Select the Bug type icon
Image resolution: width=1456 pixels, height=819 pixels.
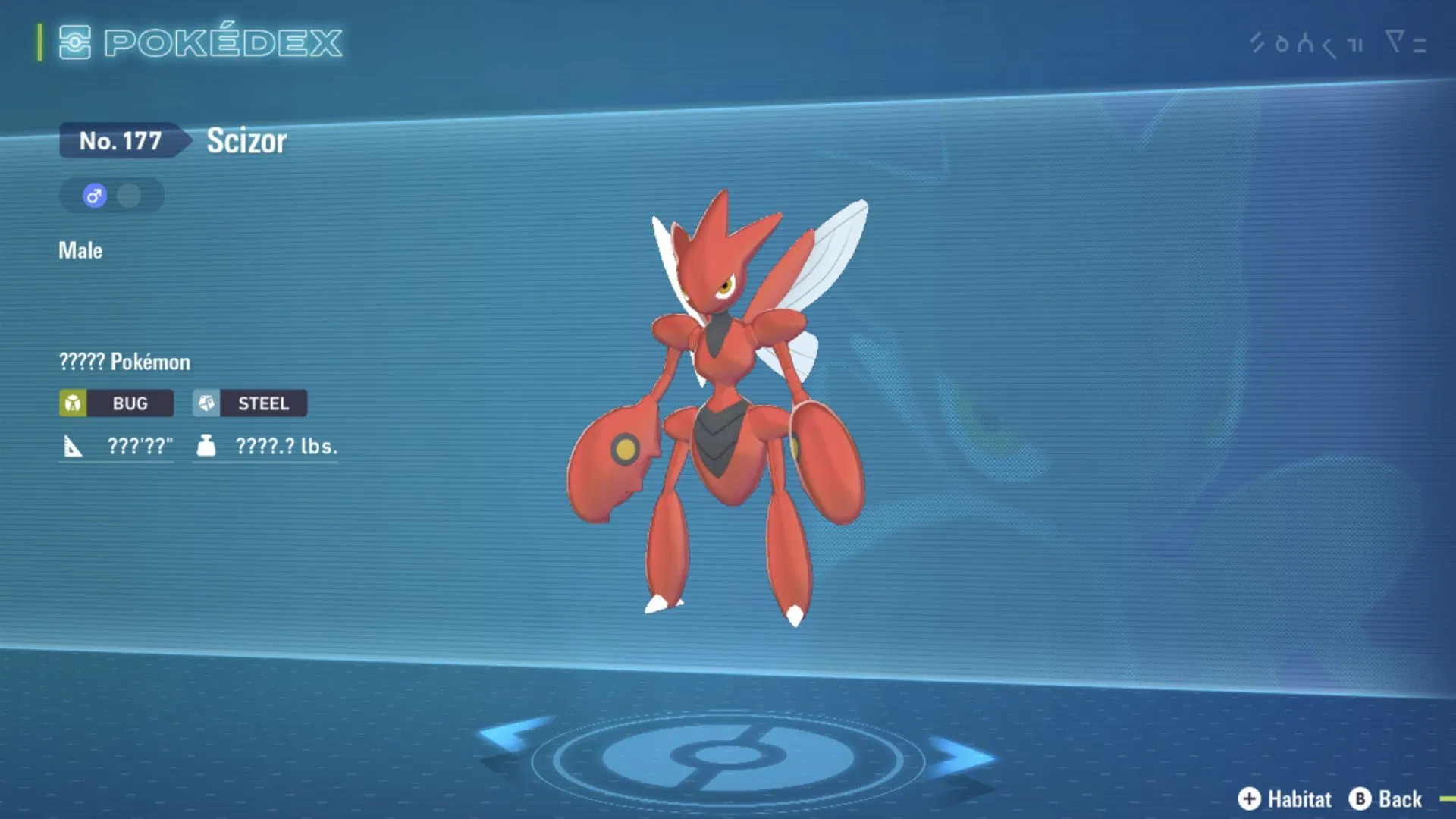pyautogui.click(x=74, y=403)
